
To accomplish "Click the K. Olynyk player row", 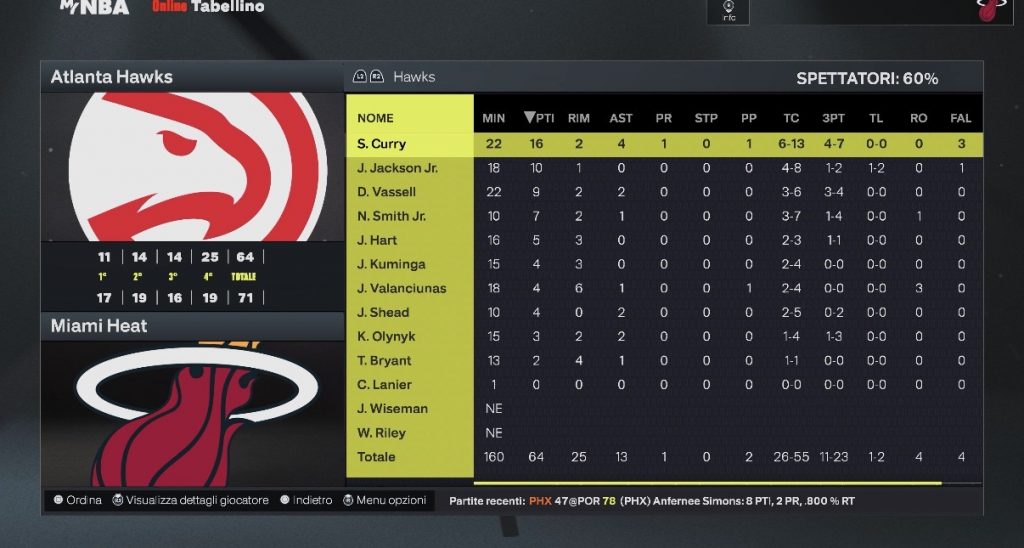I will coord(384,336).
